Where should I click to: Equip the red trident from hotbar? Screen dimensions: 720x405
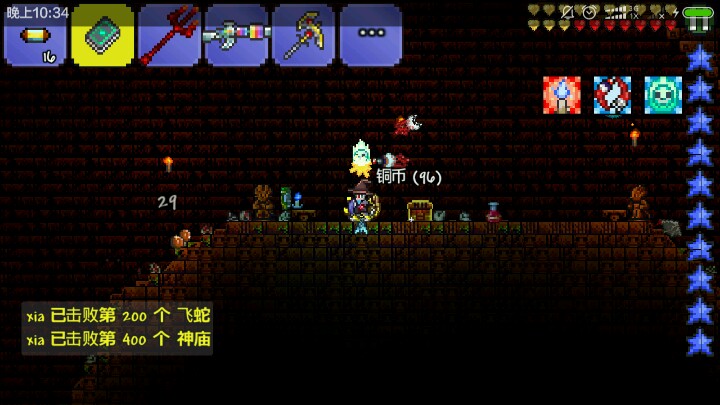pyautogui.click(x=169, y=37)
